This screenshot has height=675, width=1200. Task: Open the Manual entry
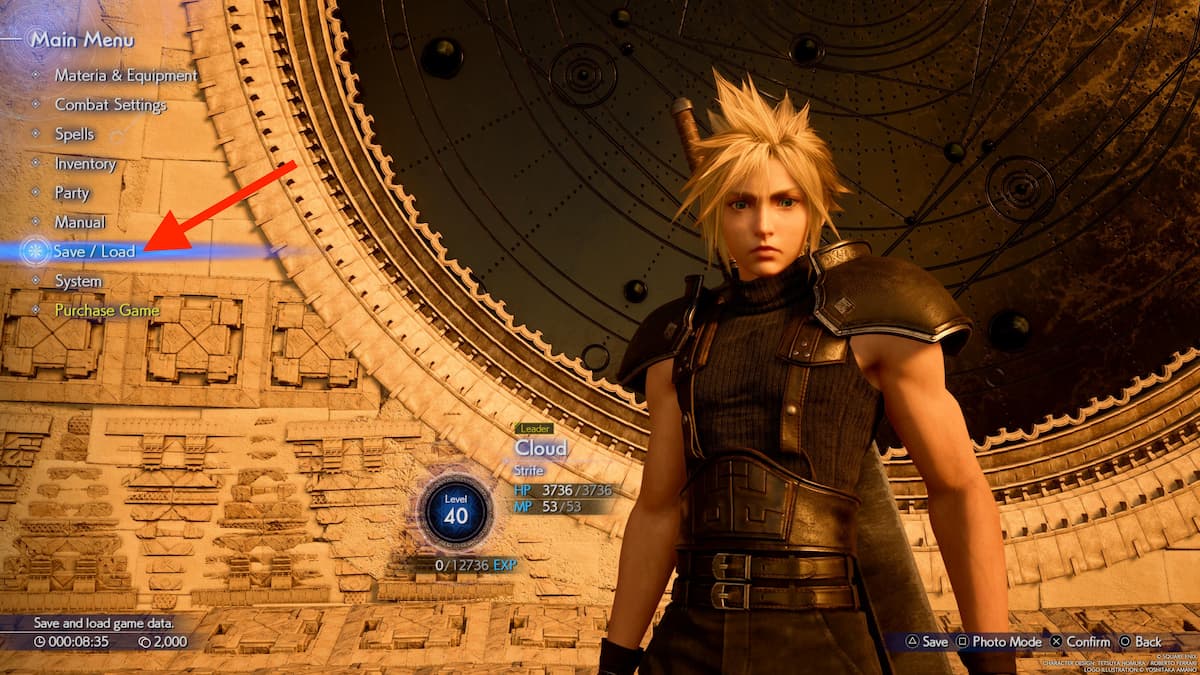click(x=80, y=222)
